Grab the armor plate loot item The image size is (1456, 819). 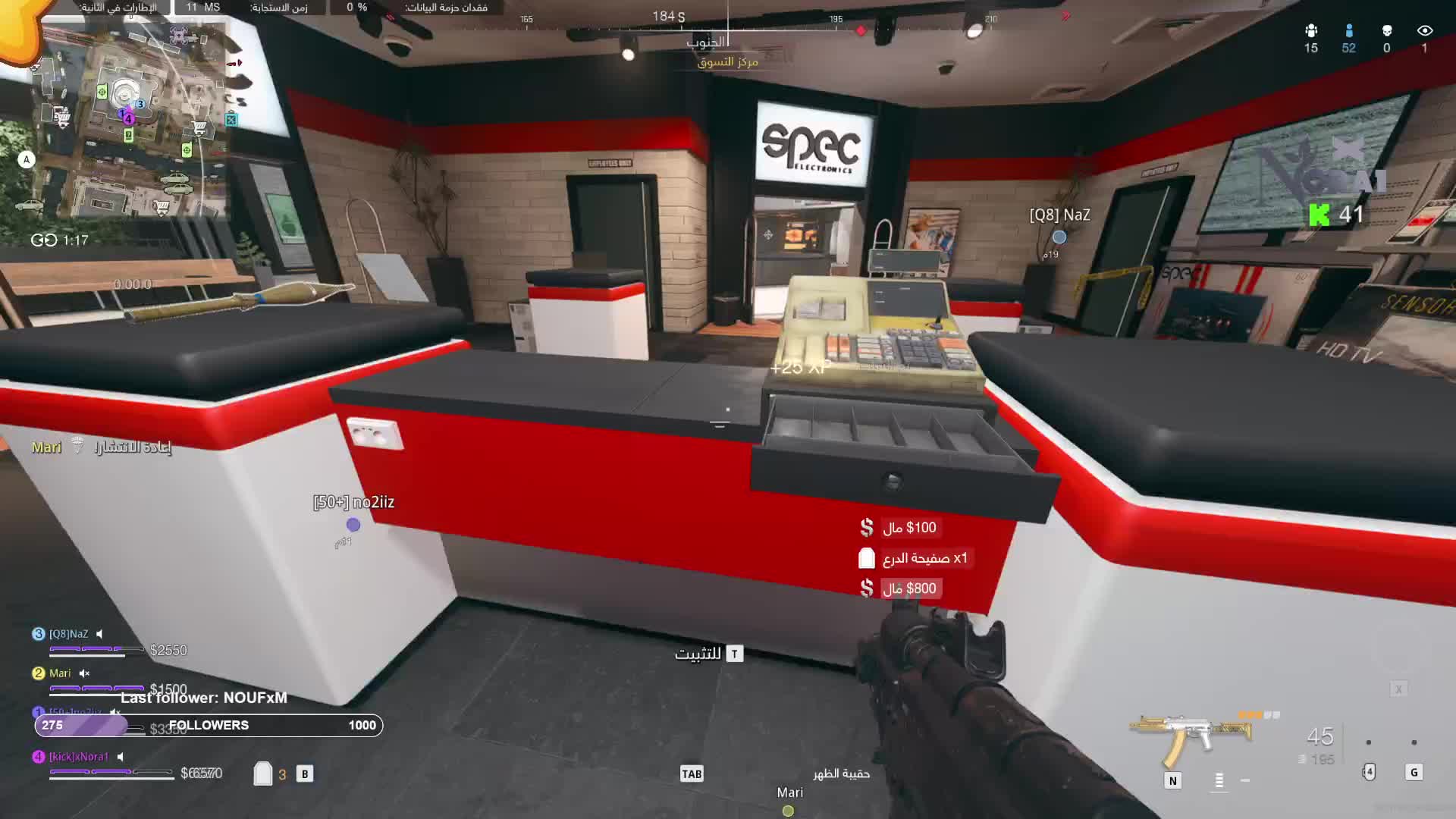[x=915, y=559]
